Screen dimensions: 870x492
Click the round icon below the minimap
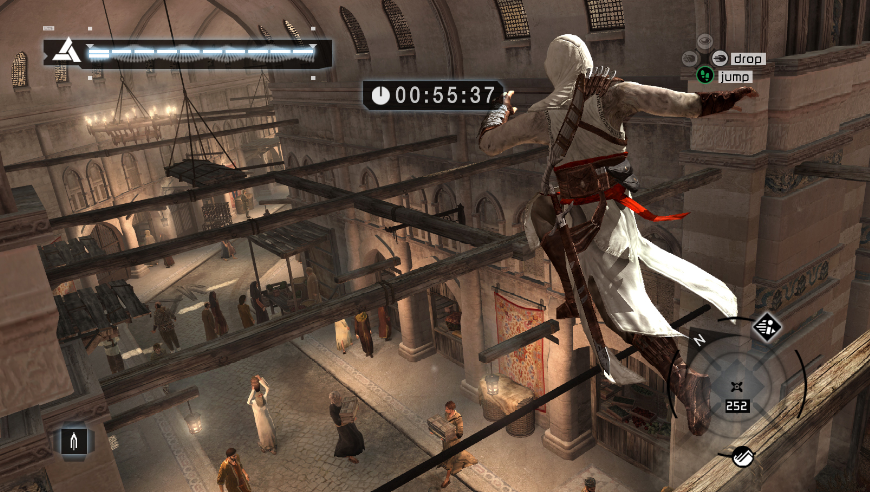743,456
